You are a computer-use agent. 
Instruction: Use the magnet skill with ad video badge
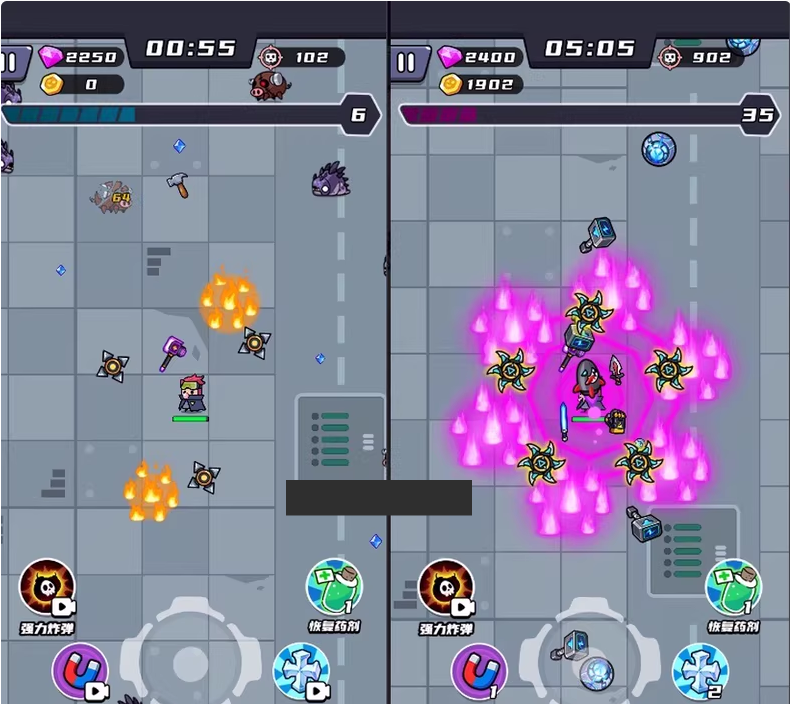pos(79,670)
